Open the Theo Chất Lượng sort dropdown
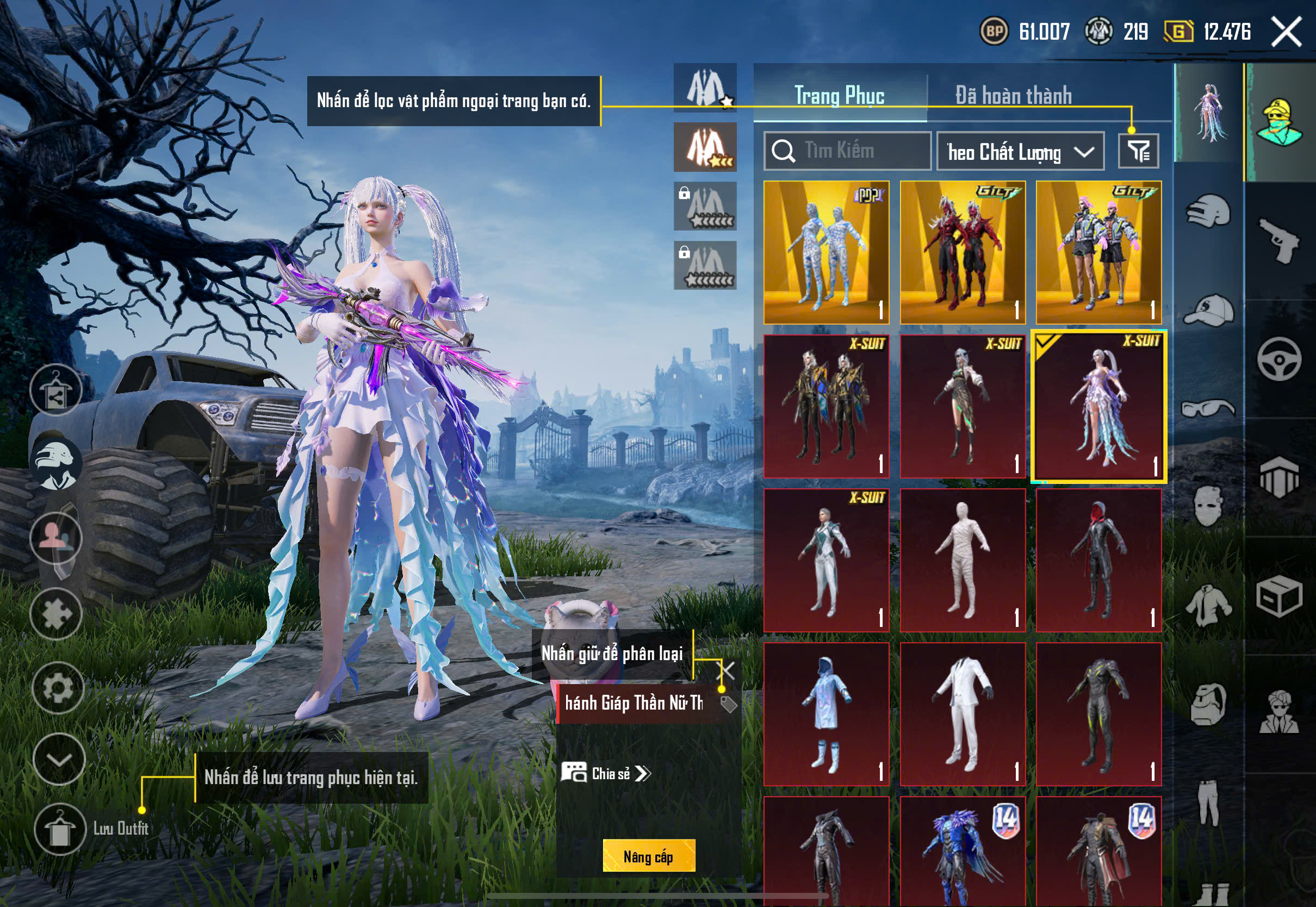The image size is (1316, 907). point(1020,152)
